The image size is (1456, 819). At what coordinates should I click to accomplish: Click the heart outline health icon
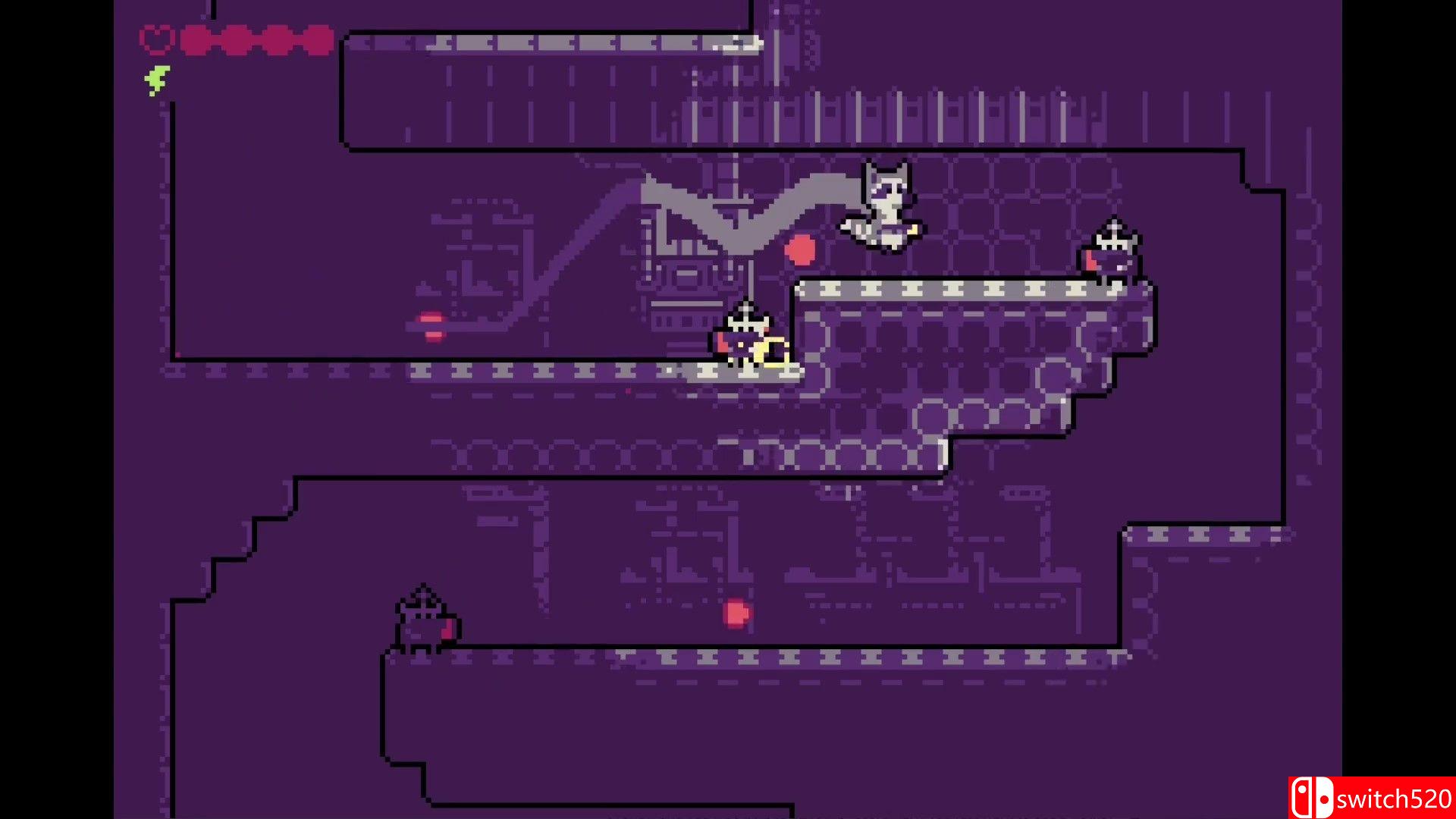(x=158, y=38)
